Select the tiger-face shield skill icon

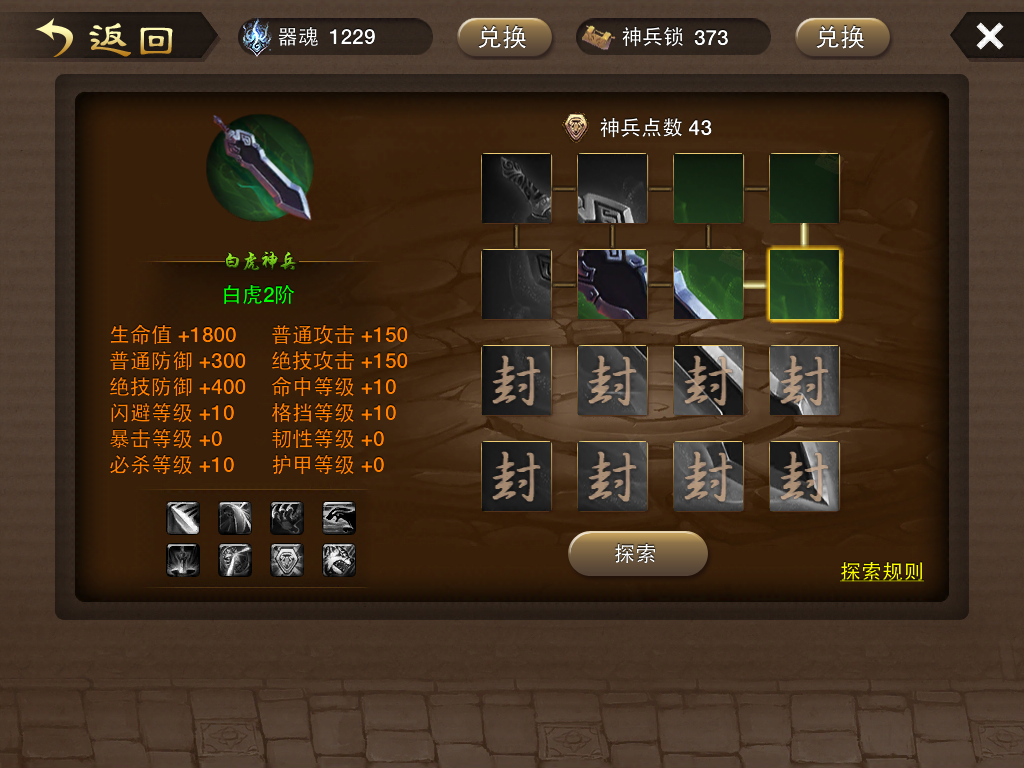click(287, 560)
